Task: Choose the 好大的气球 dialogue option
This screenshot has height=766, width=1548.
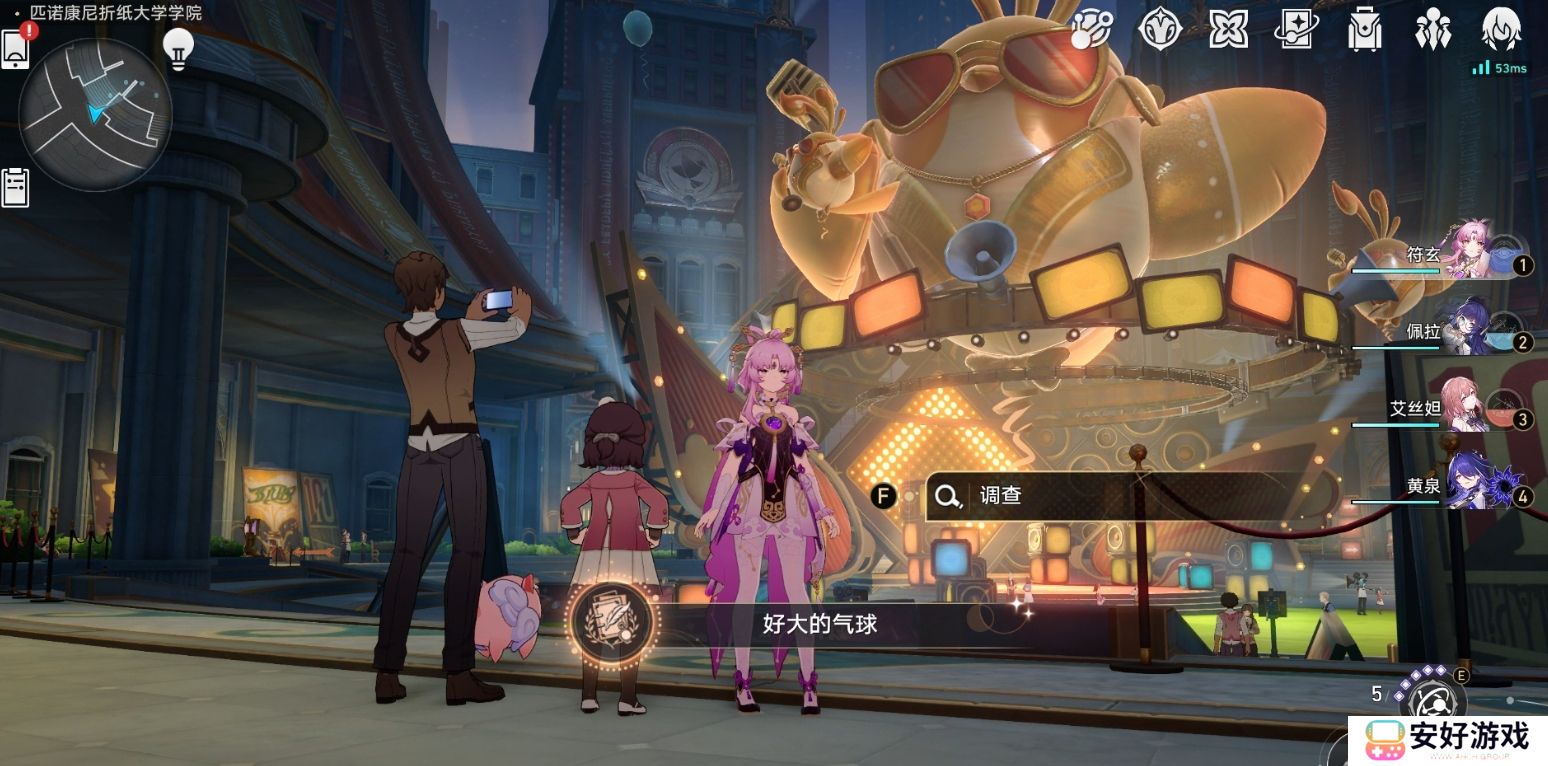Action: (x=820, y=625)
